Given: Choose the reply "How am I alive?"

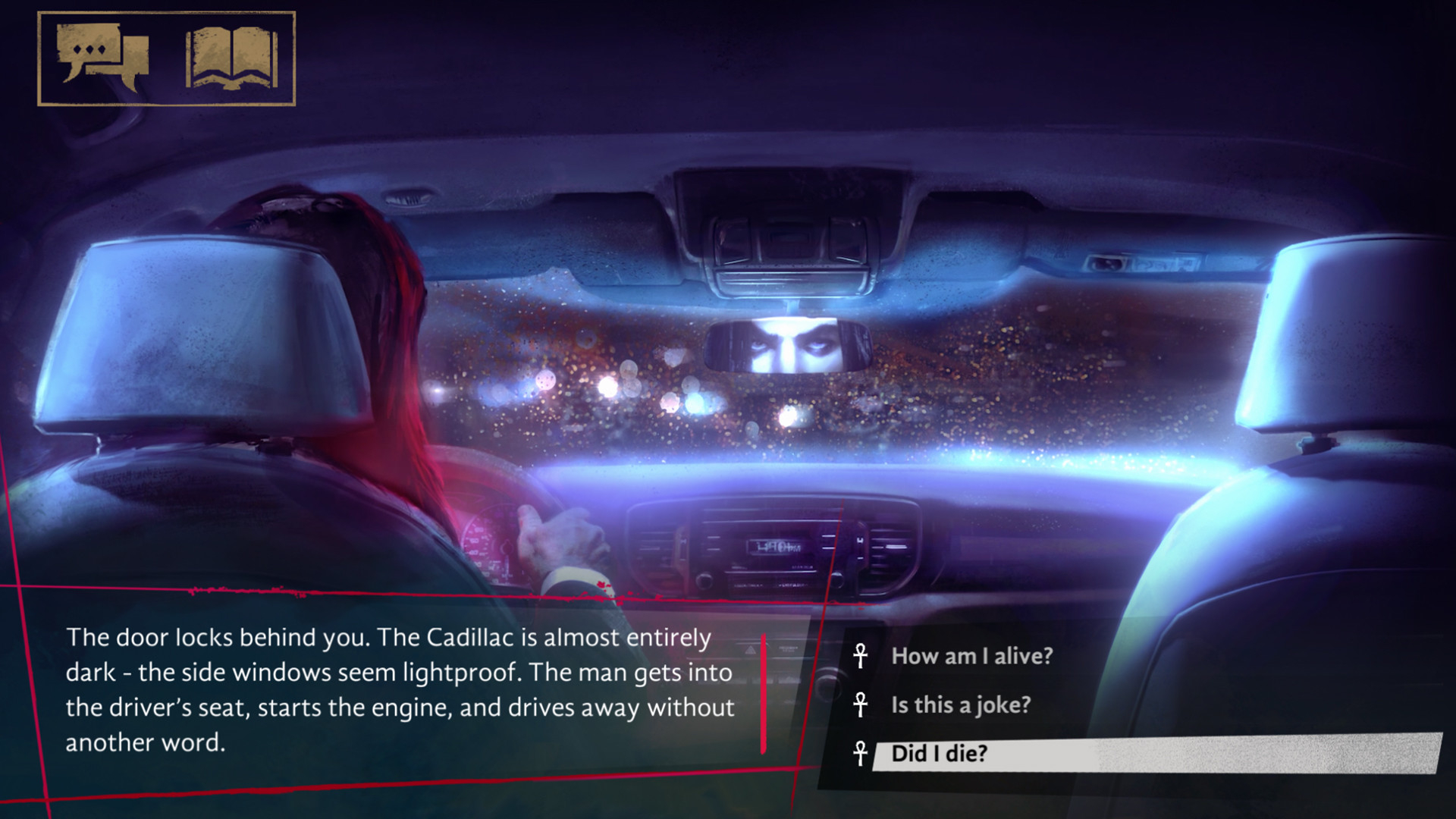Looking at the screenshot, I should (x=971, y=656).
